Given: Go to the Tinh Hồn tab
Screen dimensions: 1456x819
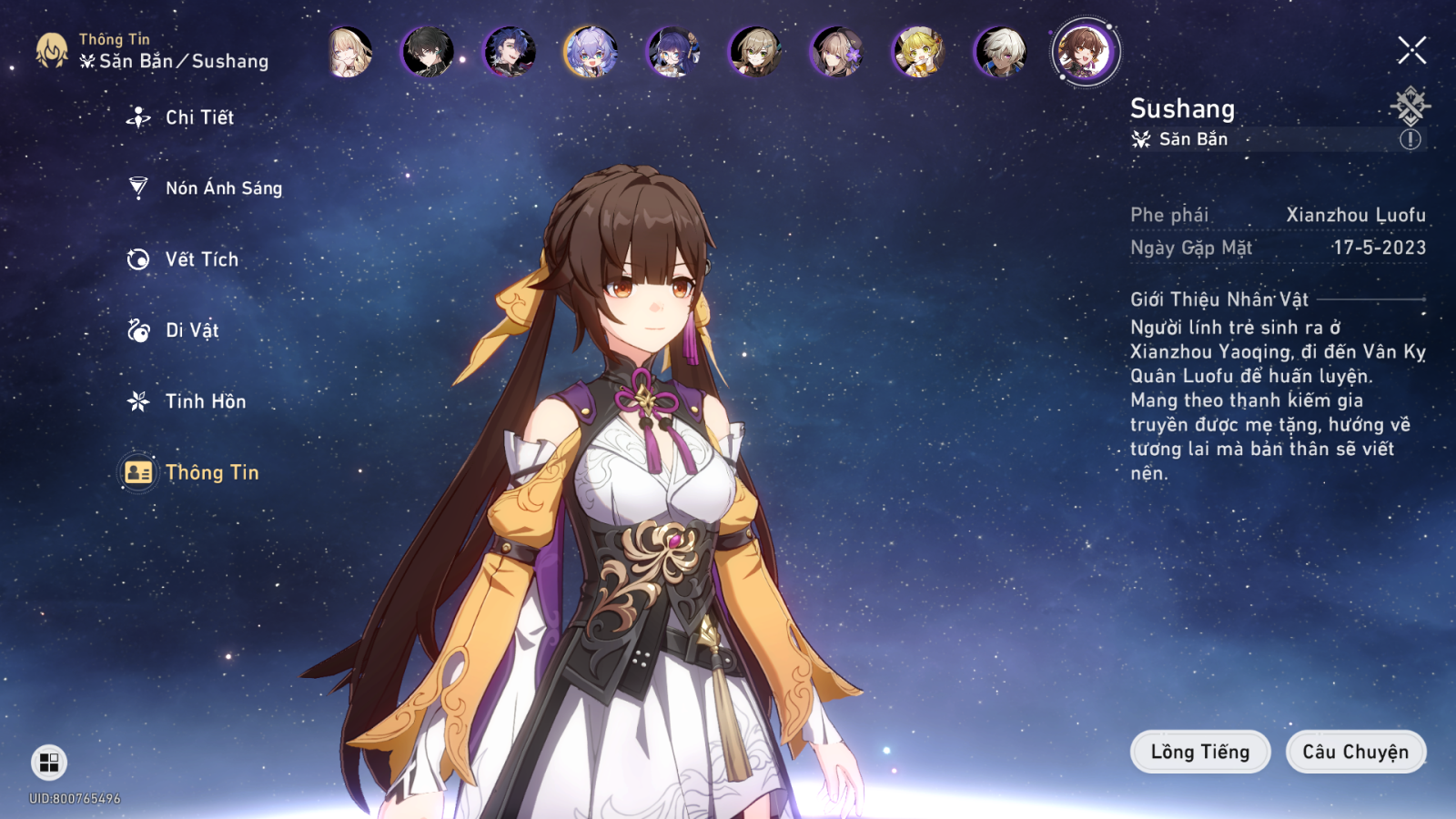Looking at the screenshot, I should click(205, 401).
